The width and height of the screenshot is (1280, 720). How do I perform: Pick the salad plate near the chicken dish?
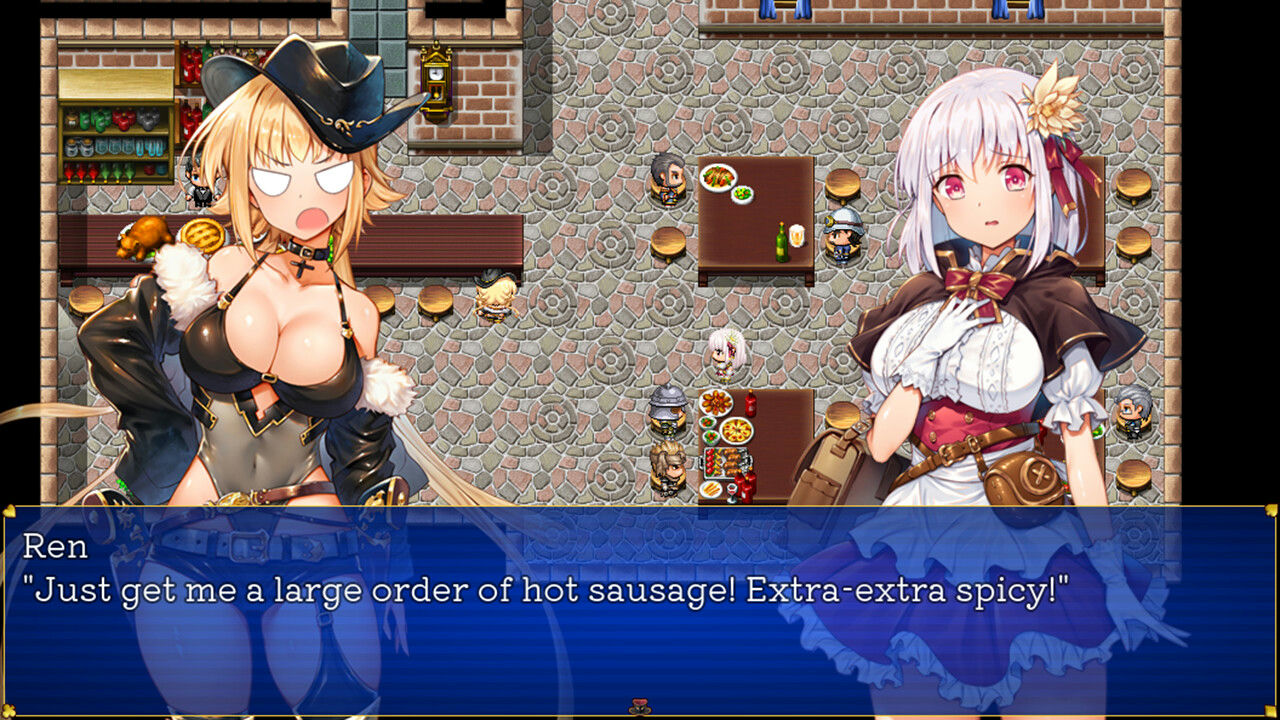click(742, 196)
